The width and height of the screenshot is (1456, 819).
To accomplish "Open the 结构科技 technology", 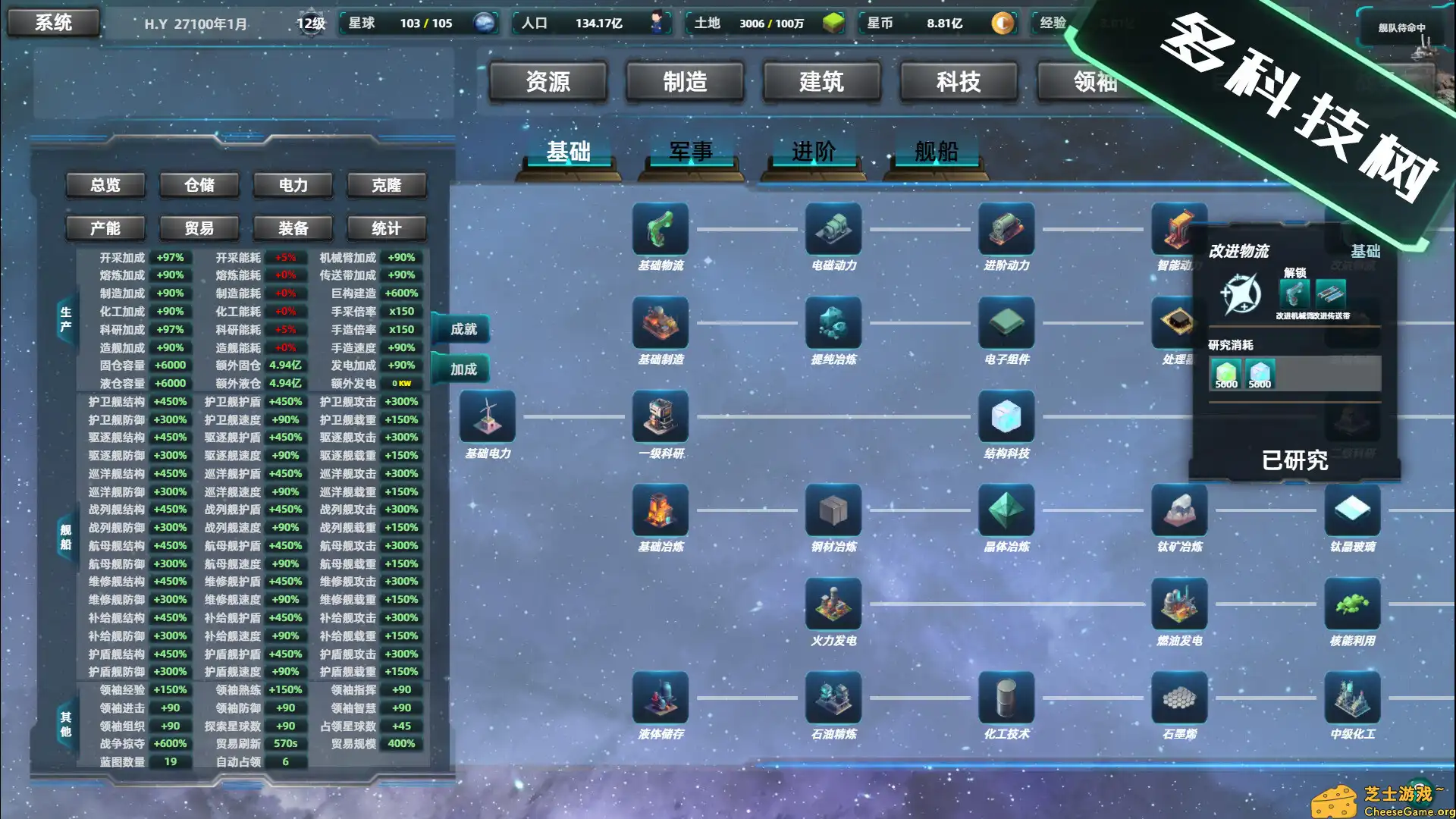I will (x=1006, y=417).
